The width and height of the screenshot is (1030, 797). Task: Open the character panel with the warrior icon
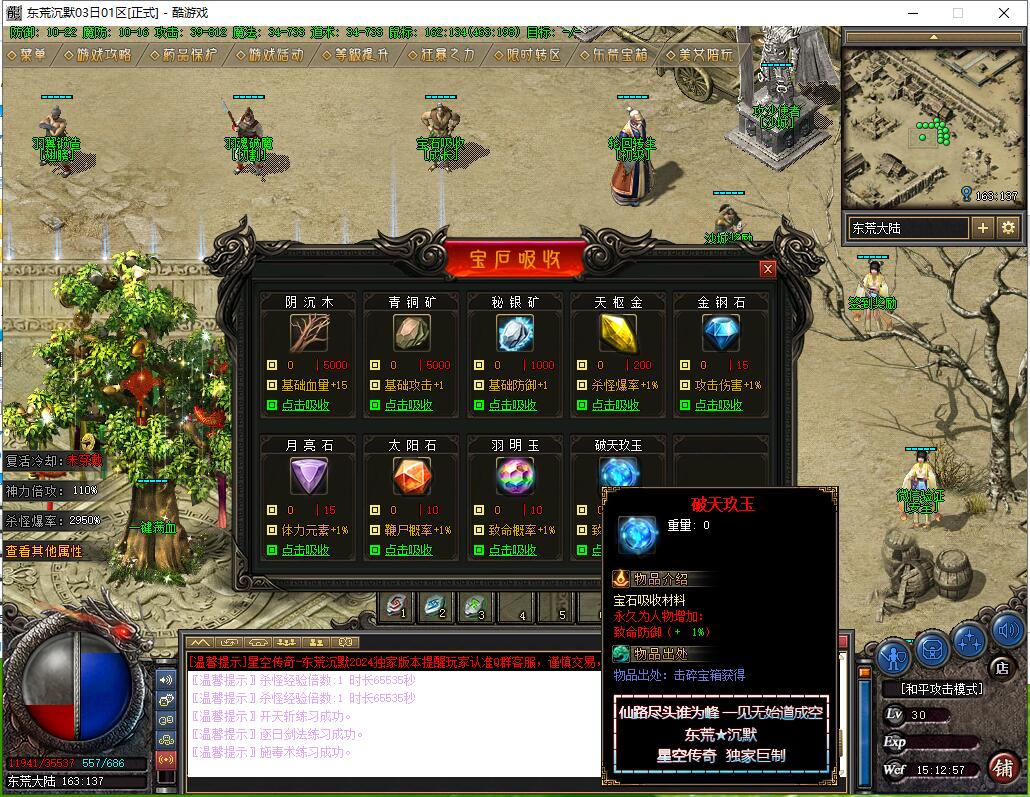click(894, 655)
